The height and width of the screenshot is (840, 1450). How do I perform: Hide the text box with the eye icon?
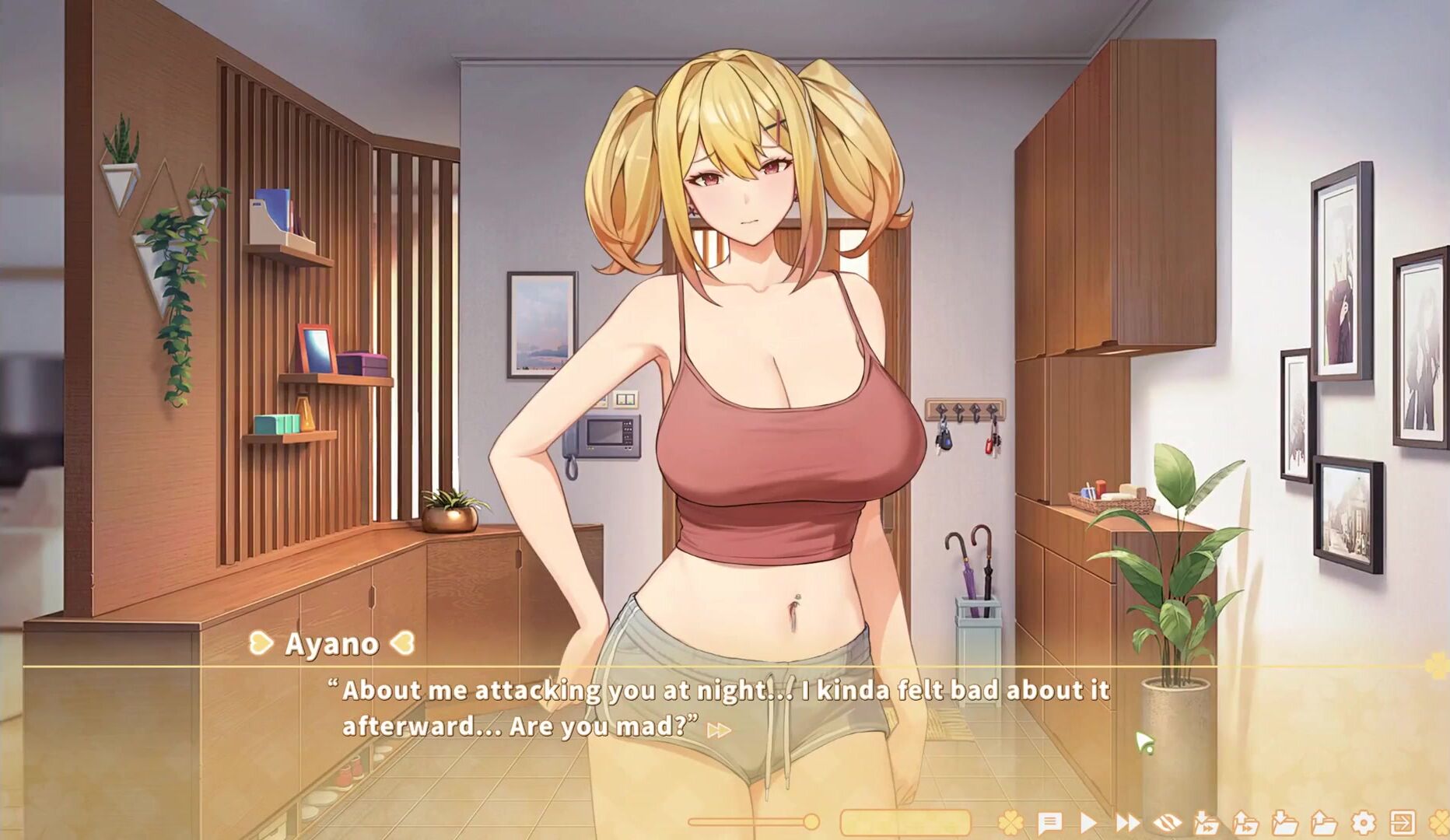pyautogui.click(x=1167, y=822)
